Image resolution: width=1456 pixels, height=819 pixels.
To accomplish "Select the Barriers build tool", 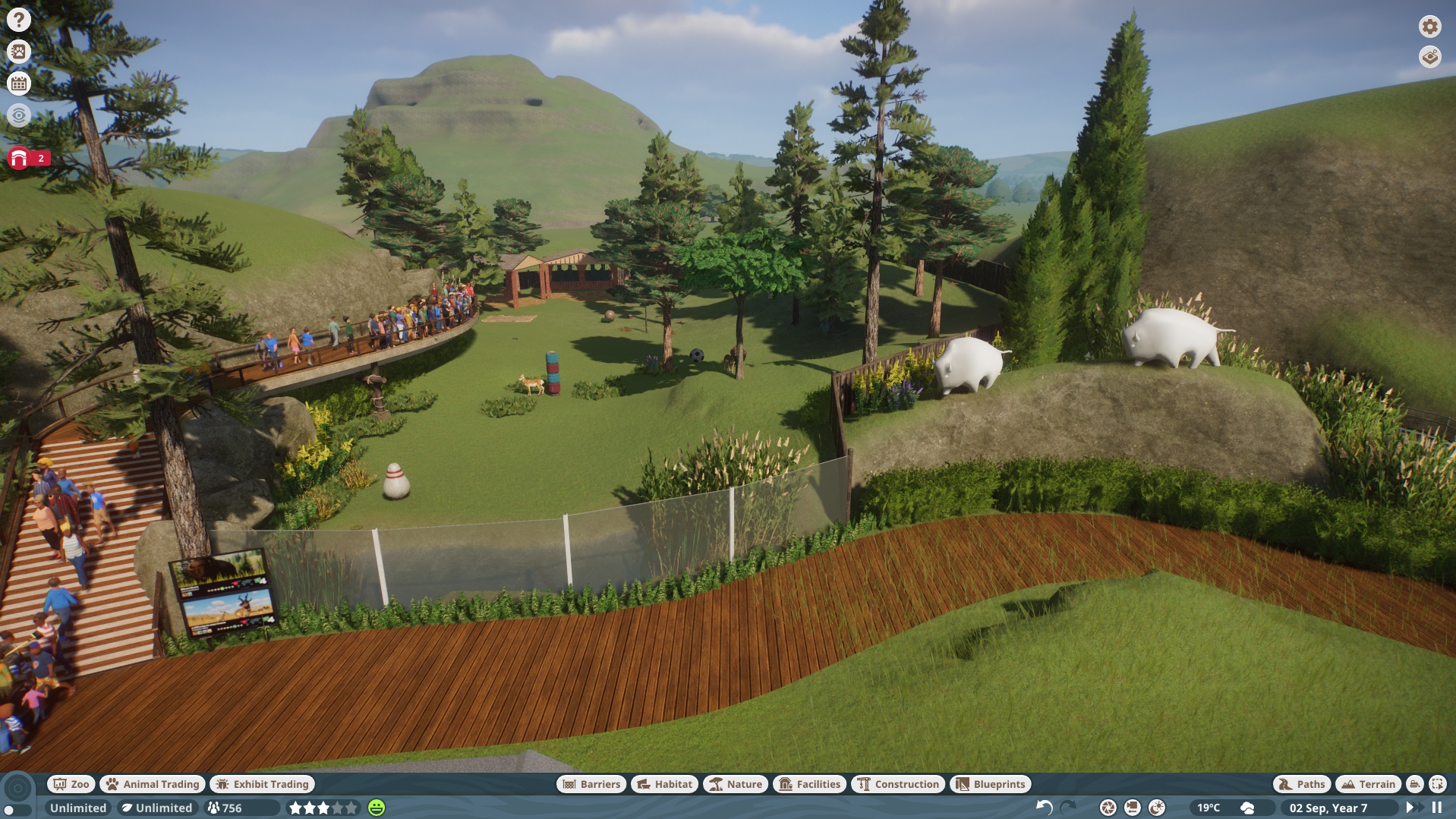I will tap(591, 784).
